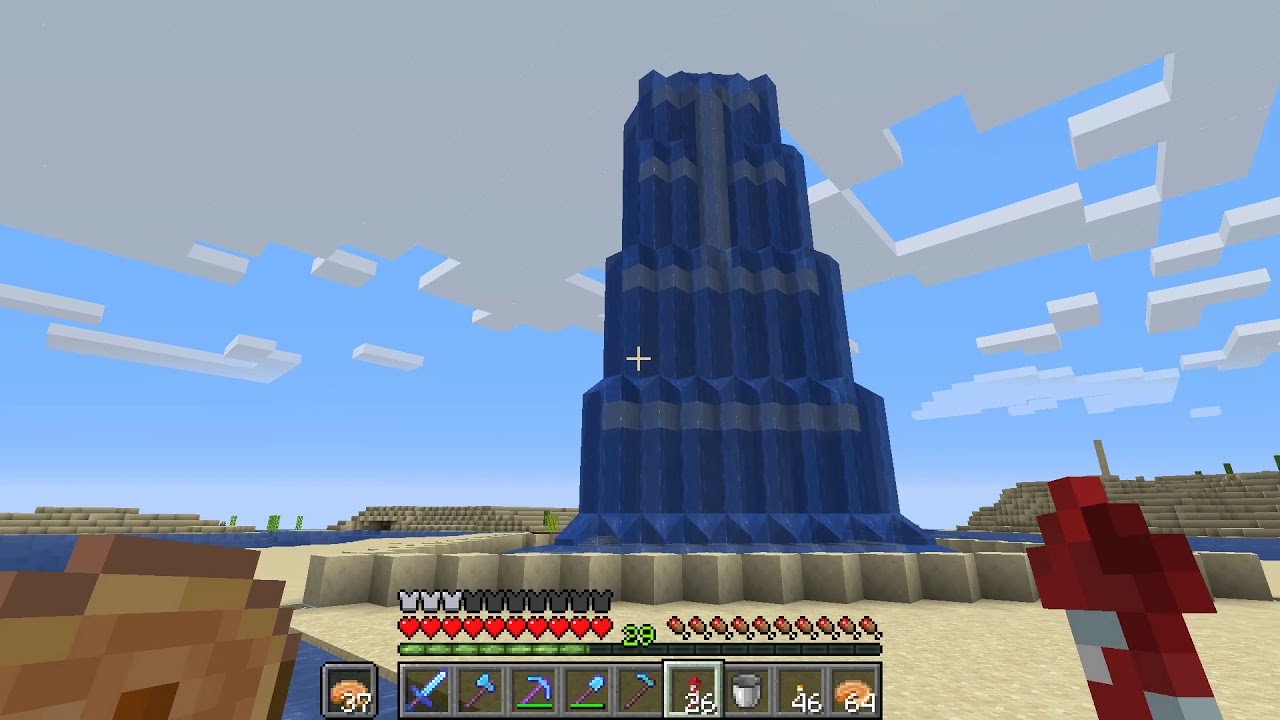Click the off-hand slot holding 37 food
The image size is (1280, 720).
(x=349, y=691)
